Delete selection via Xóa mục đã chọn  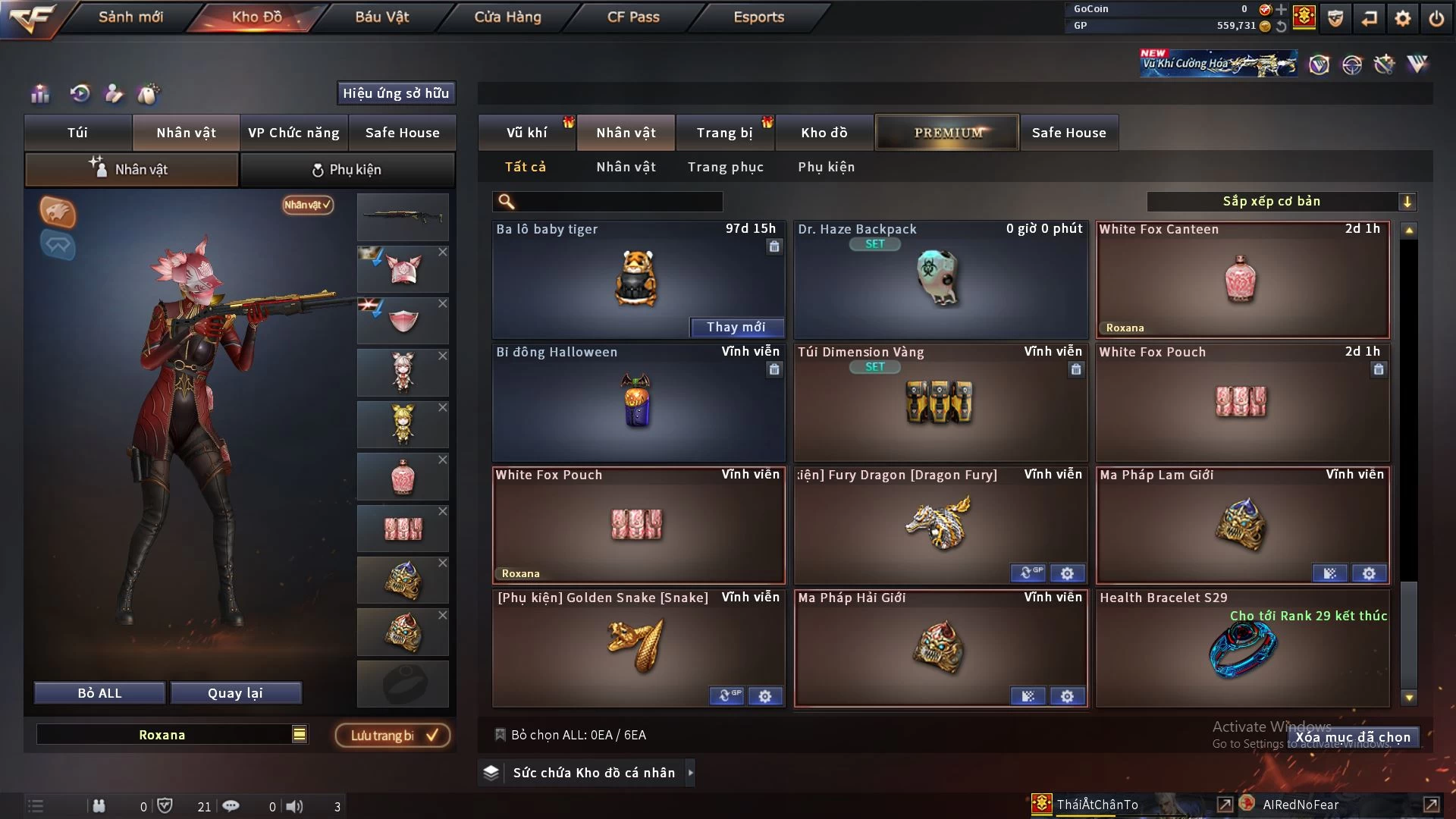(1352, 737)
